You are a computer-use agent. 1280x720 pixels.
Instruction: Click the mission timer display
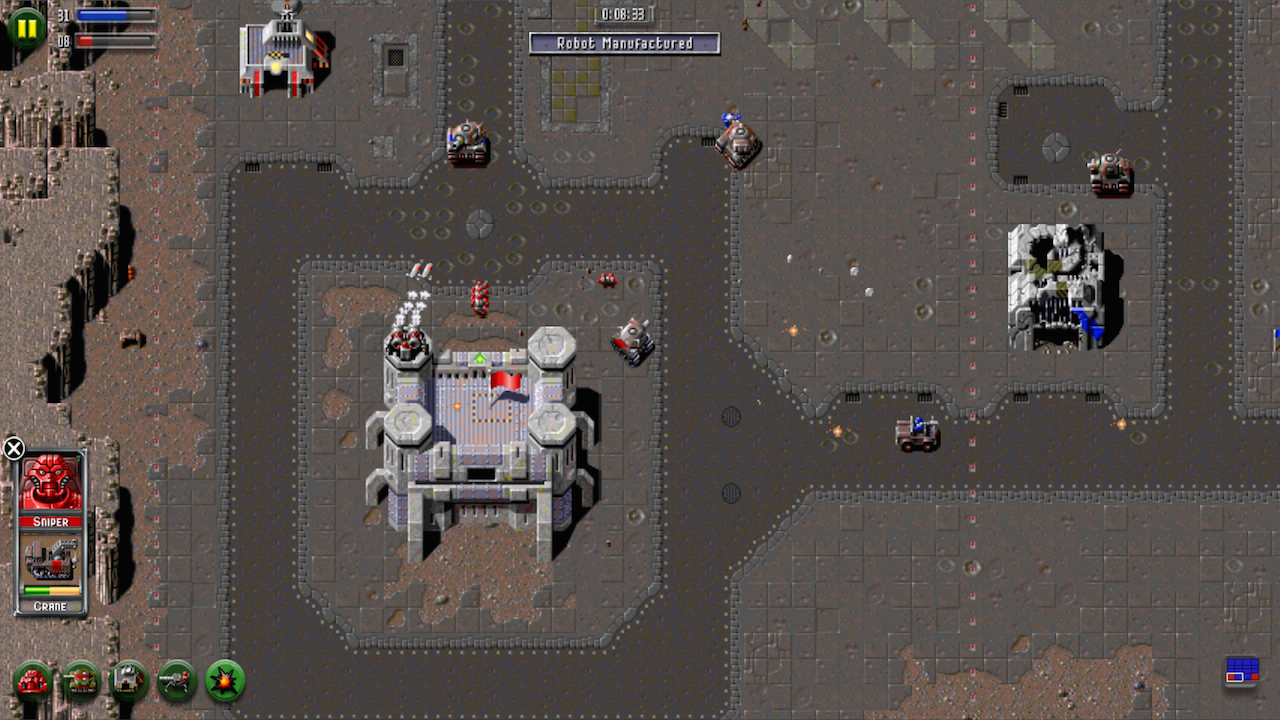pyautogui.click(x=625, y=14)
